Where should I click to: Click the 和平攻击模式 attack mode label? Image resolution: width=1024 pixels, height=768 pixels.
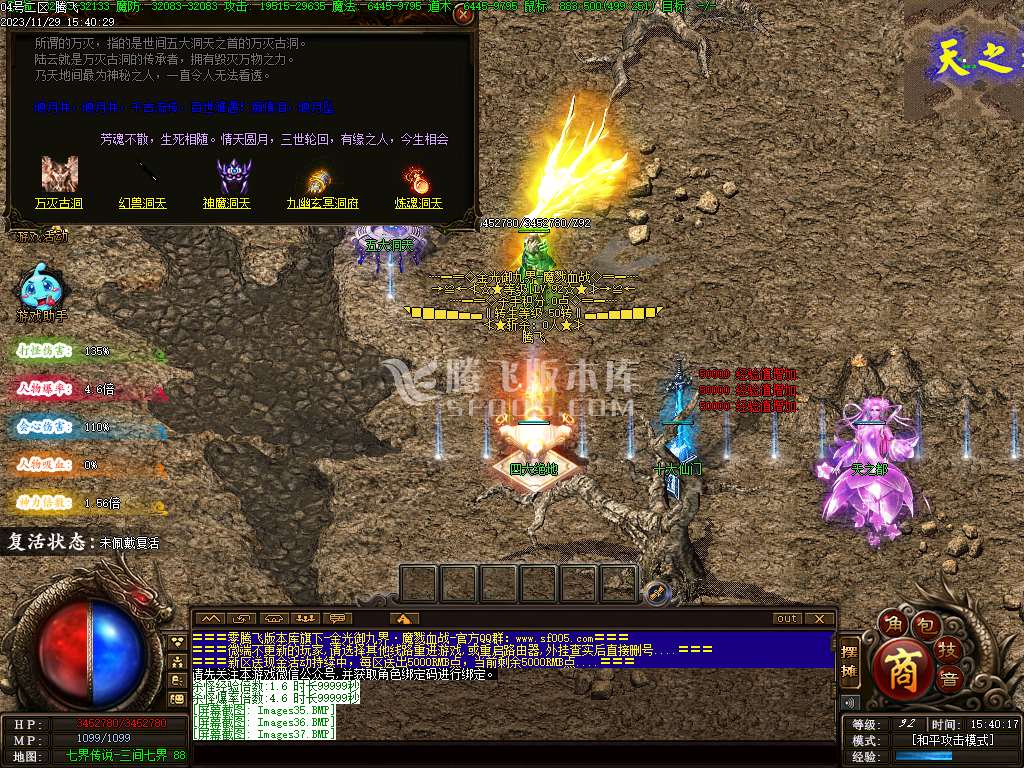[x=952, y=741]
